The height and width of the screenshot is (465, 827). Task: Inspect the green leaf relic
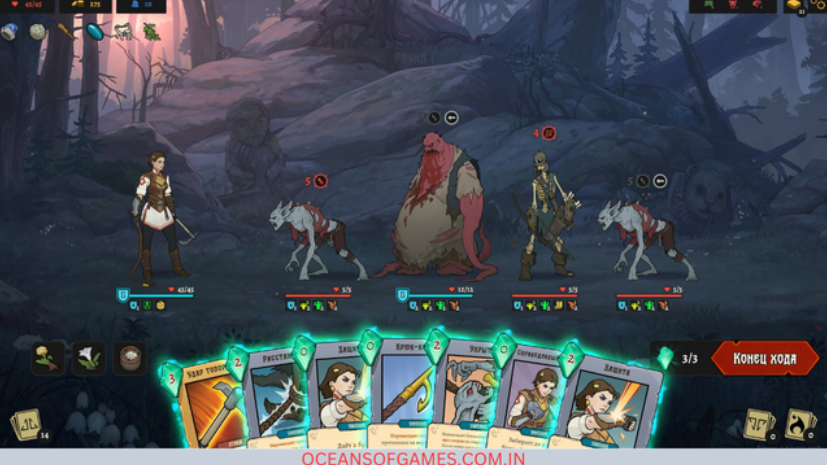coord(151,31)
